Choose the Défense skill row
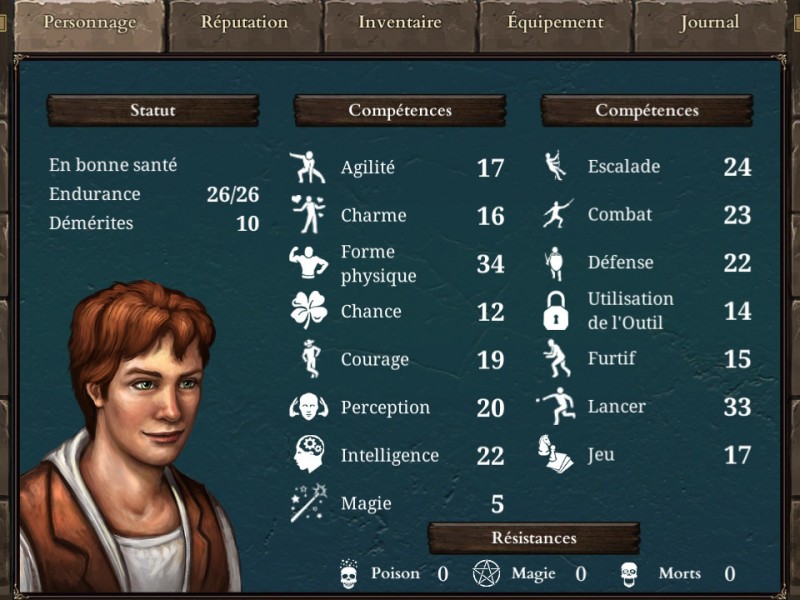This screenshot has width=800, height=600. coord(620,263)
